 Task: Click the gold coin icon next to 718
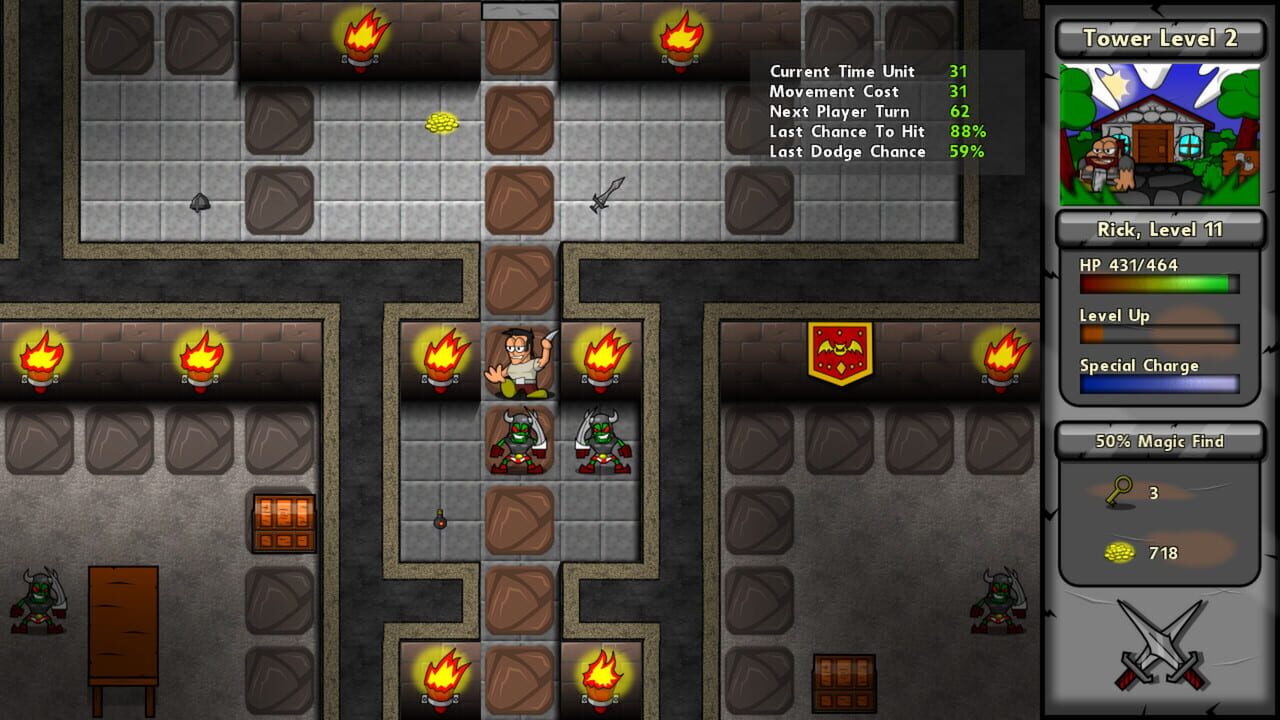(1120, 553)
